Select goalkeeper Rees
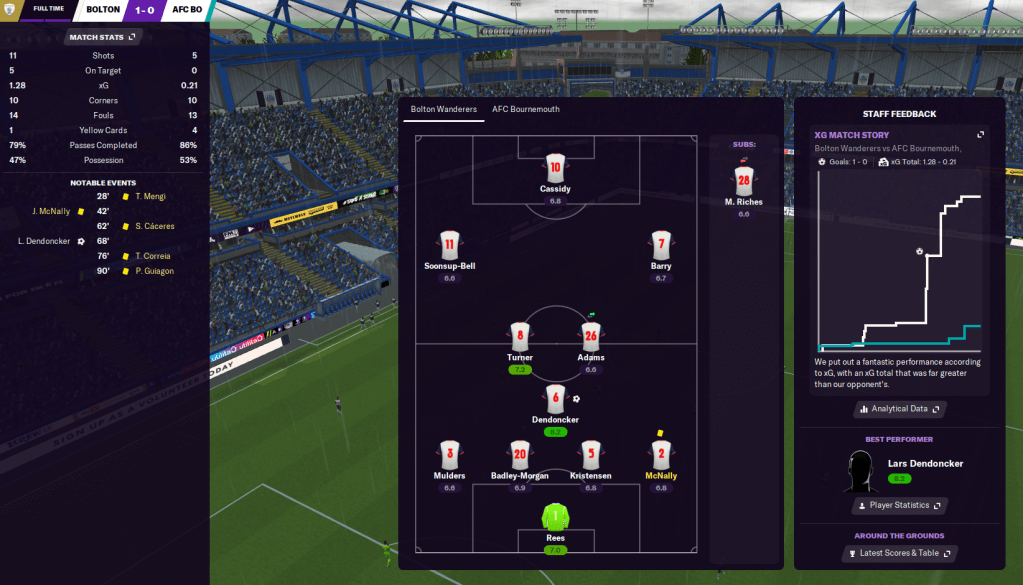1023x585 pixels. [555, 518]
